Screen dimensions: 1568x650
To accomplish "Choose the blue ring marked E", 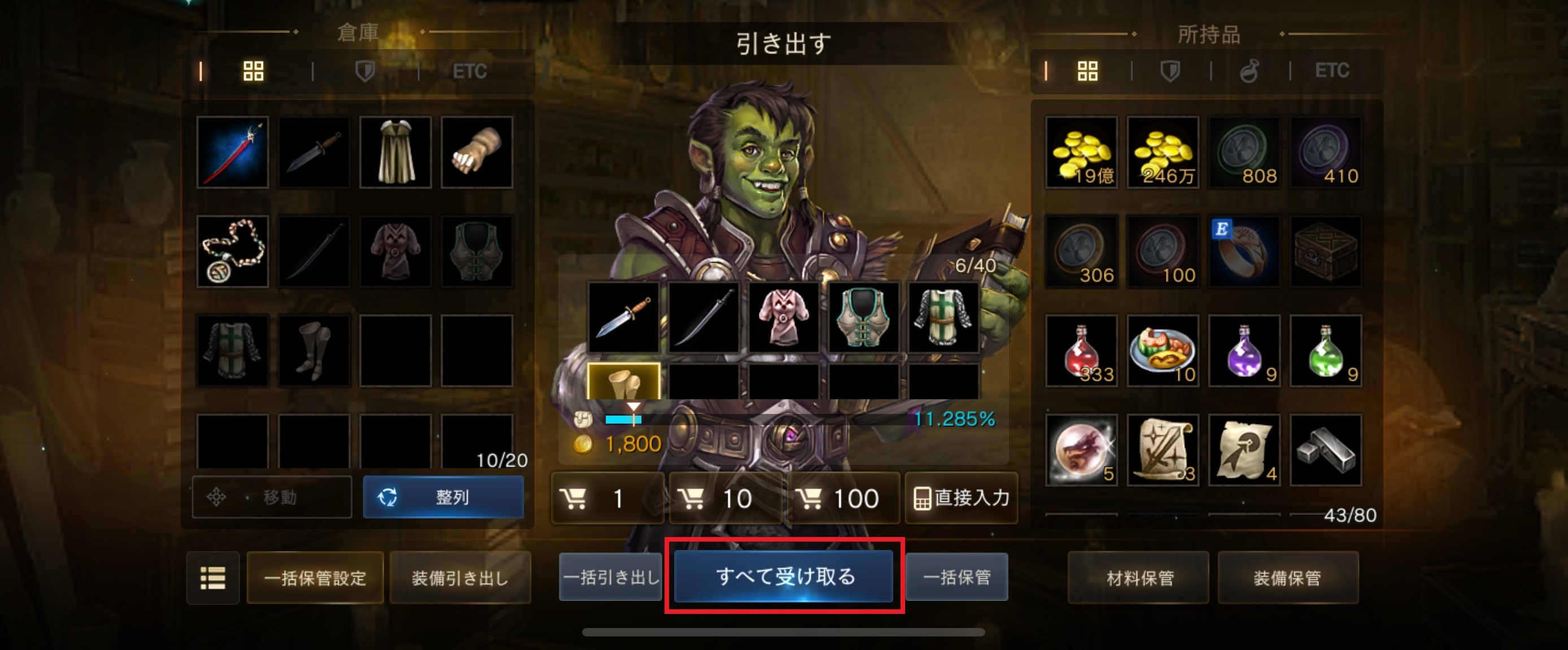I will [1243, 251].
